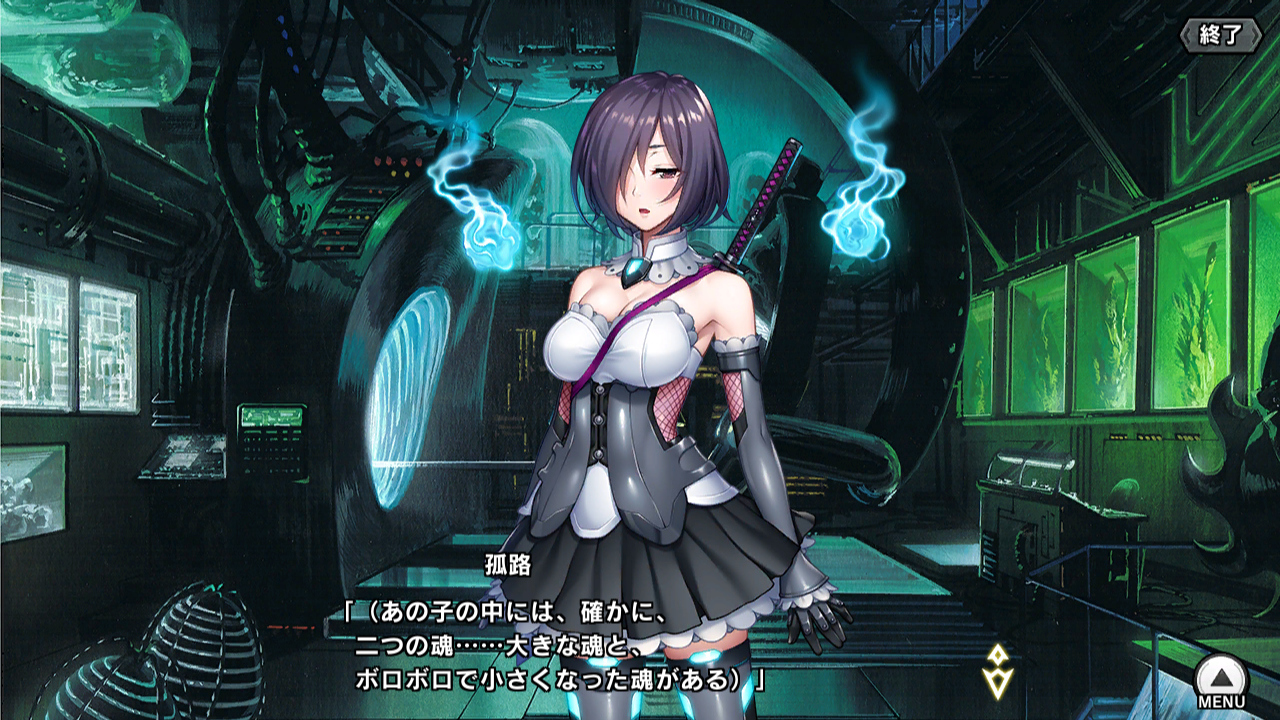Open the MENU triangle button
The width and height of the screenshot is (1280, 720).
(1221, 680)
